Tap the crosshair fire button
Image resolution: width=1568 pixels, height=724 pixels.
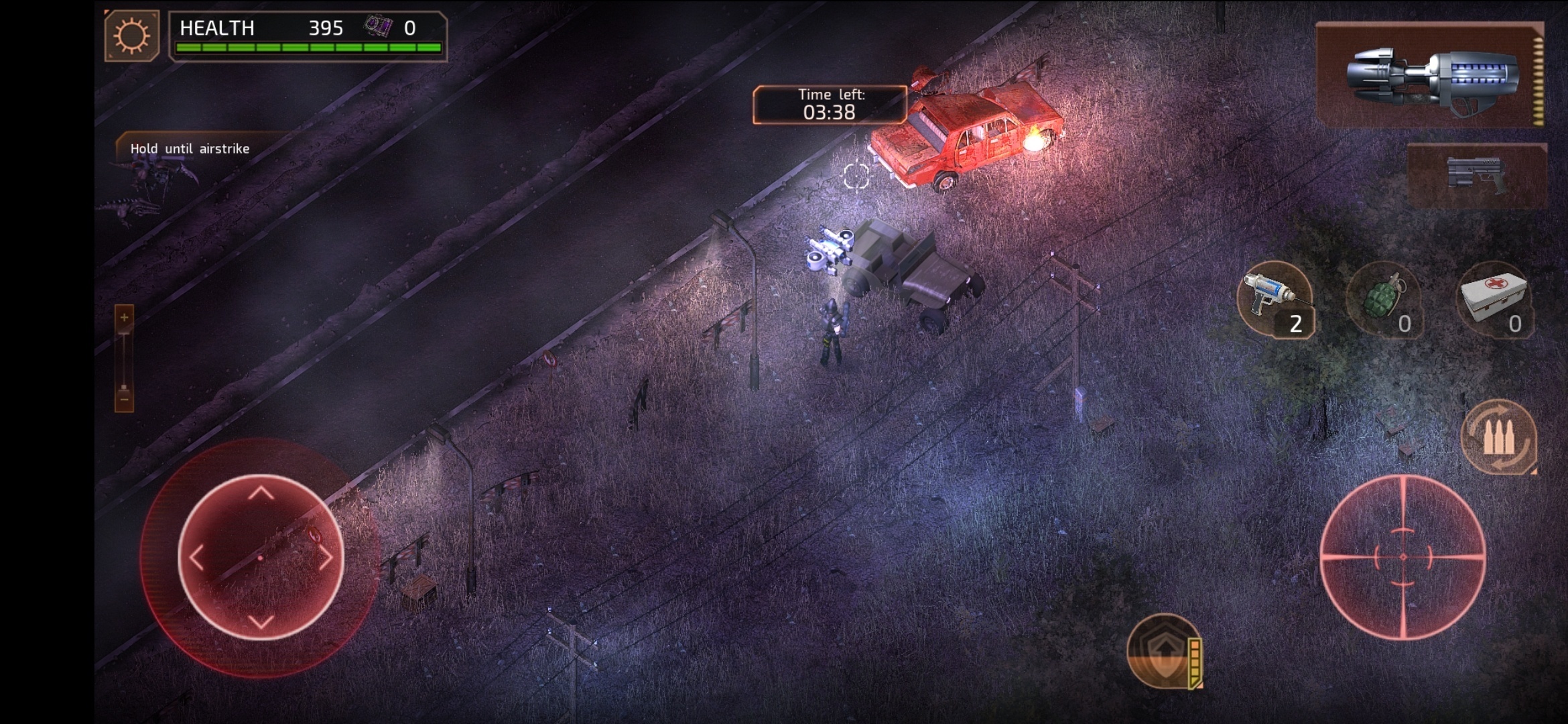[x=1402, y=556]
